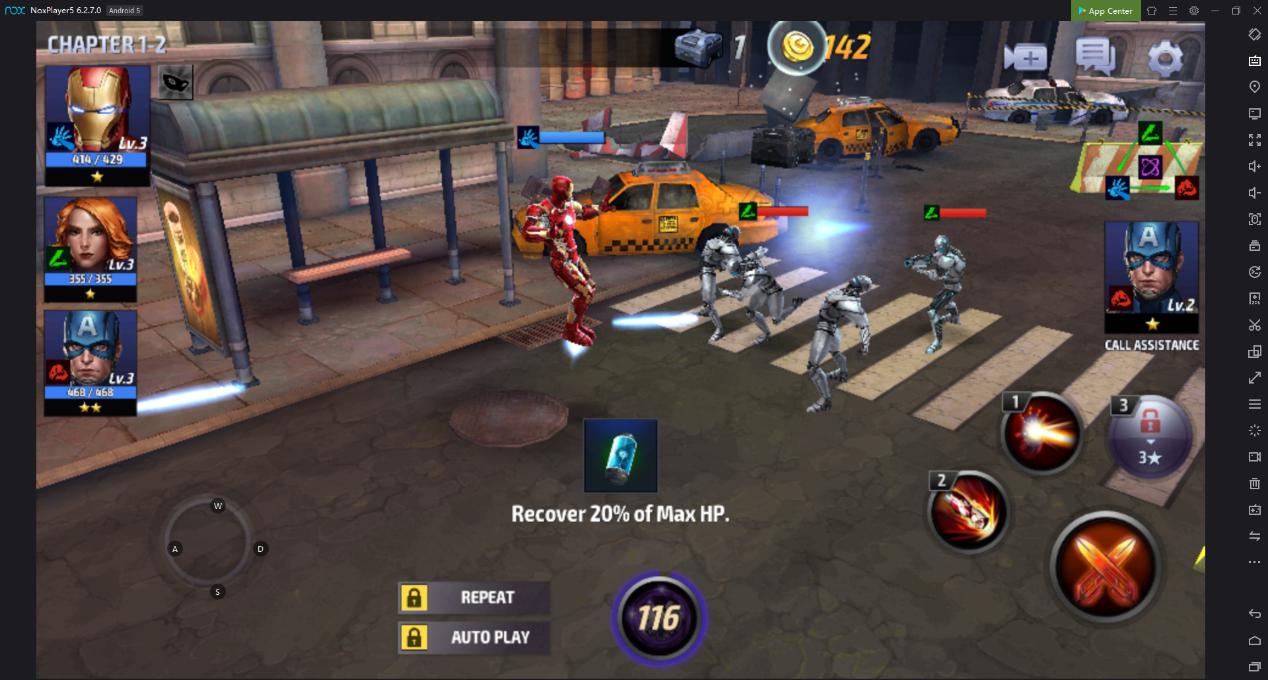Activate skill 2 rocket attack
This screenshot has width=1268, height=680.
[x=967, y=511]
